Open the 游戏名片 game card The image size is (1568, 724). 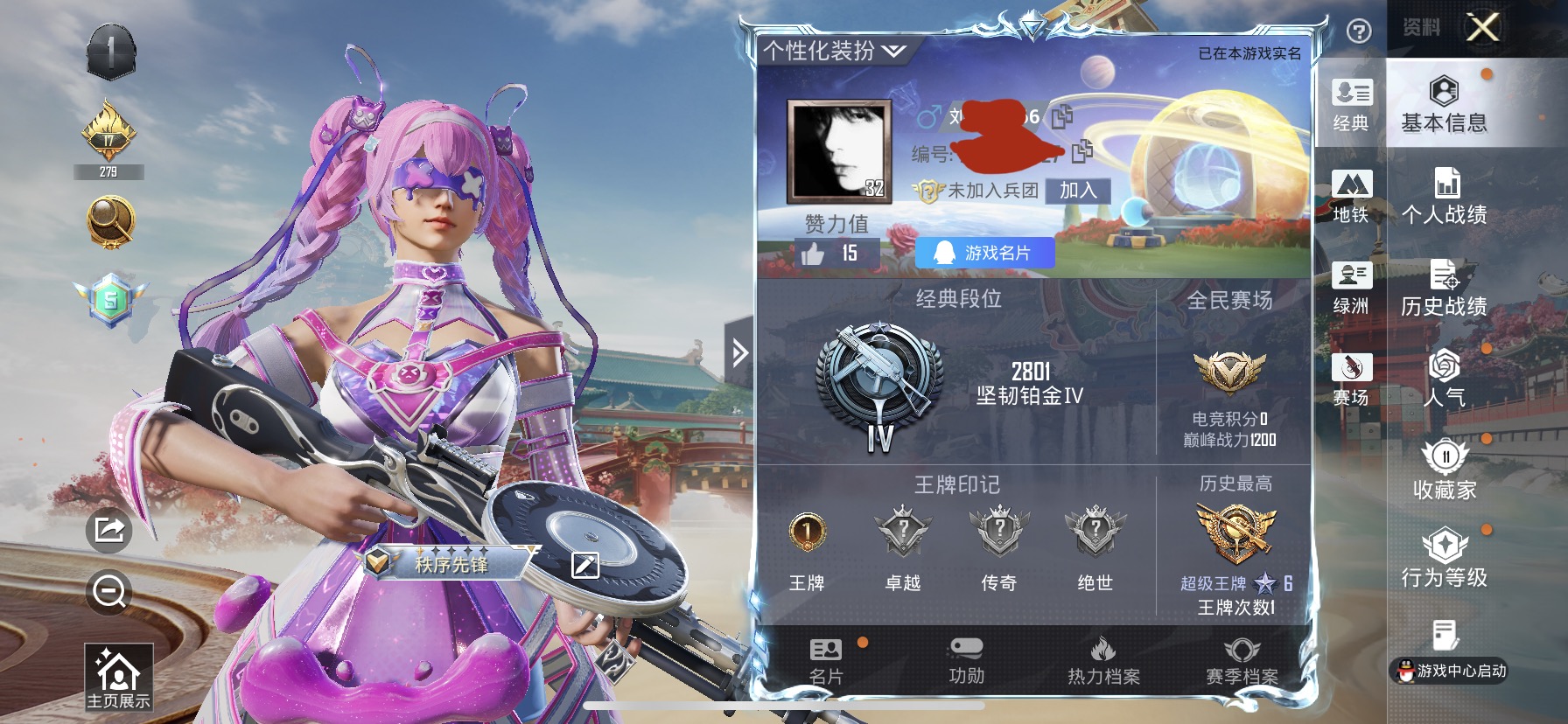pos(983,254)
